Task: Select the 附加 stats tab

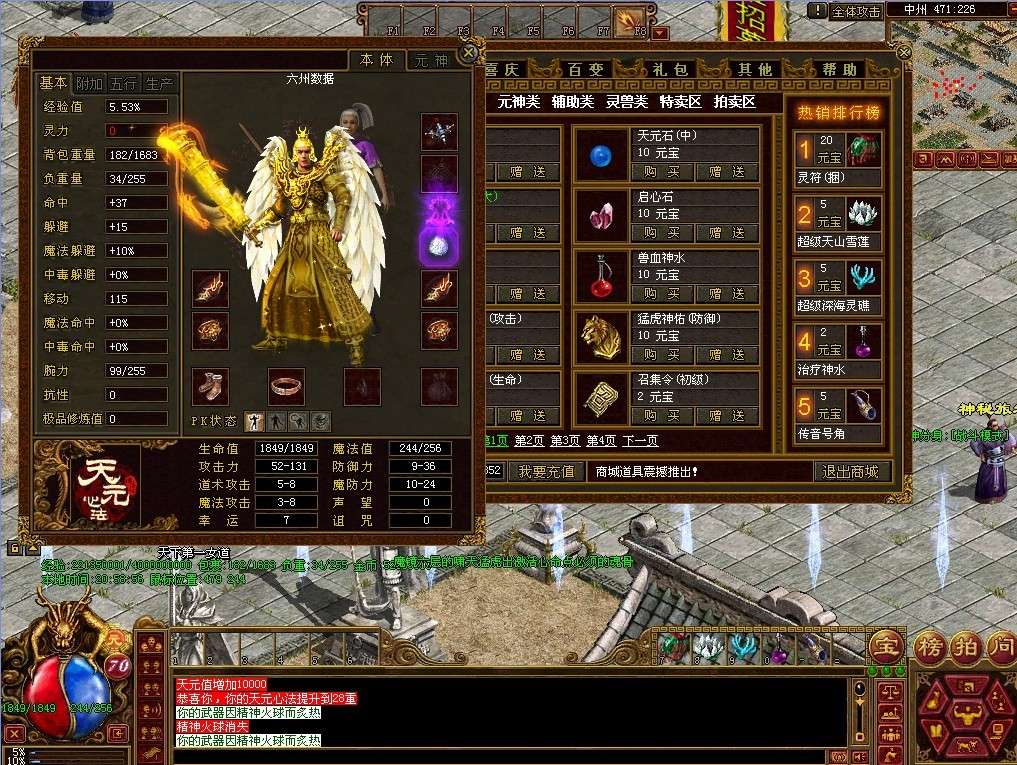Action: pyautogui.click(x=89, y=84)
